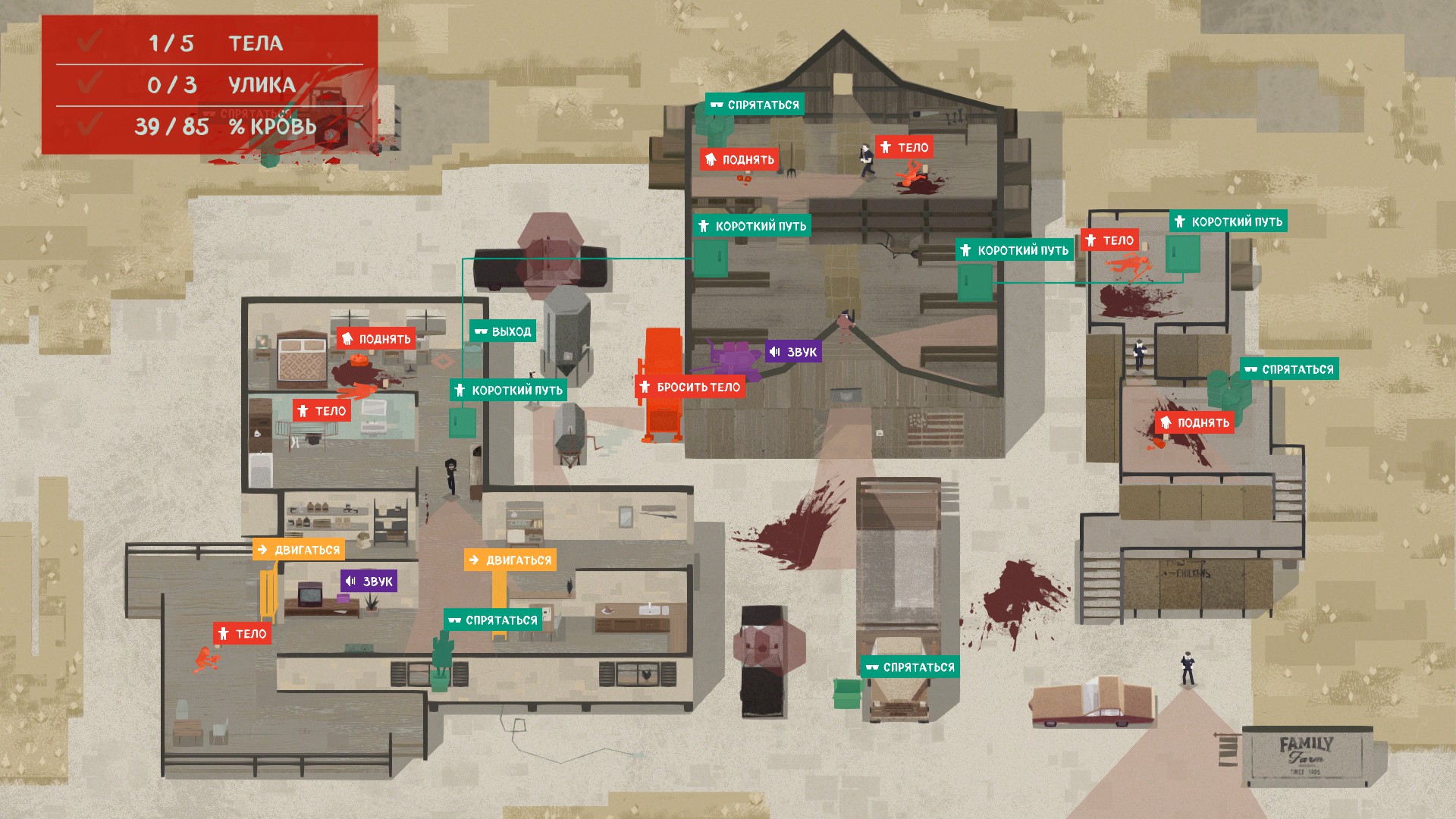
Task: Select the body-carry icon on БРОСИТЬ ТЕЛО
Action: [644, 386]
